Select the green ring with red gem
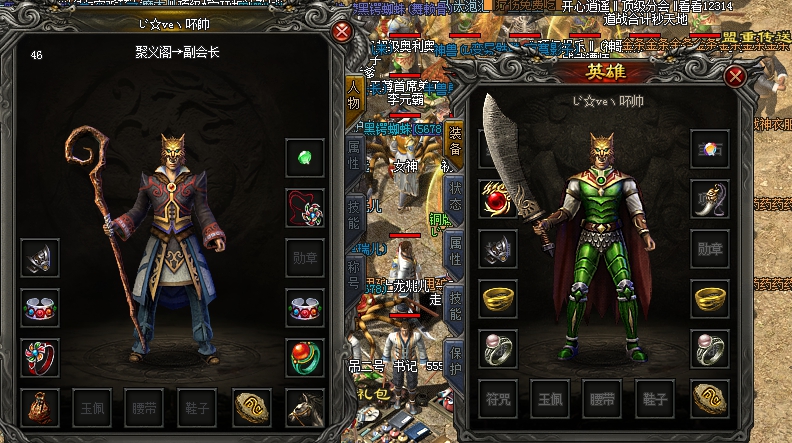This screenshot has width=792, height=443. coord(304,356)
